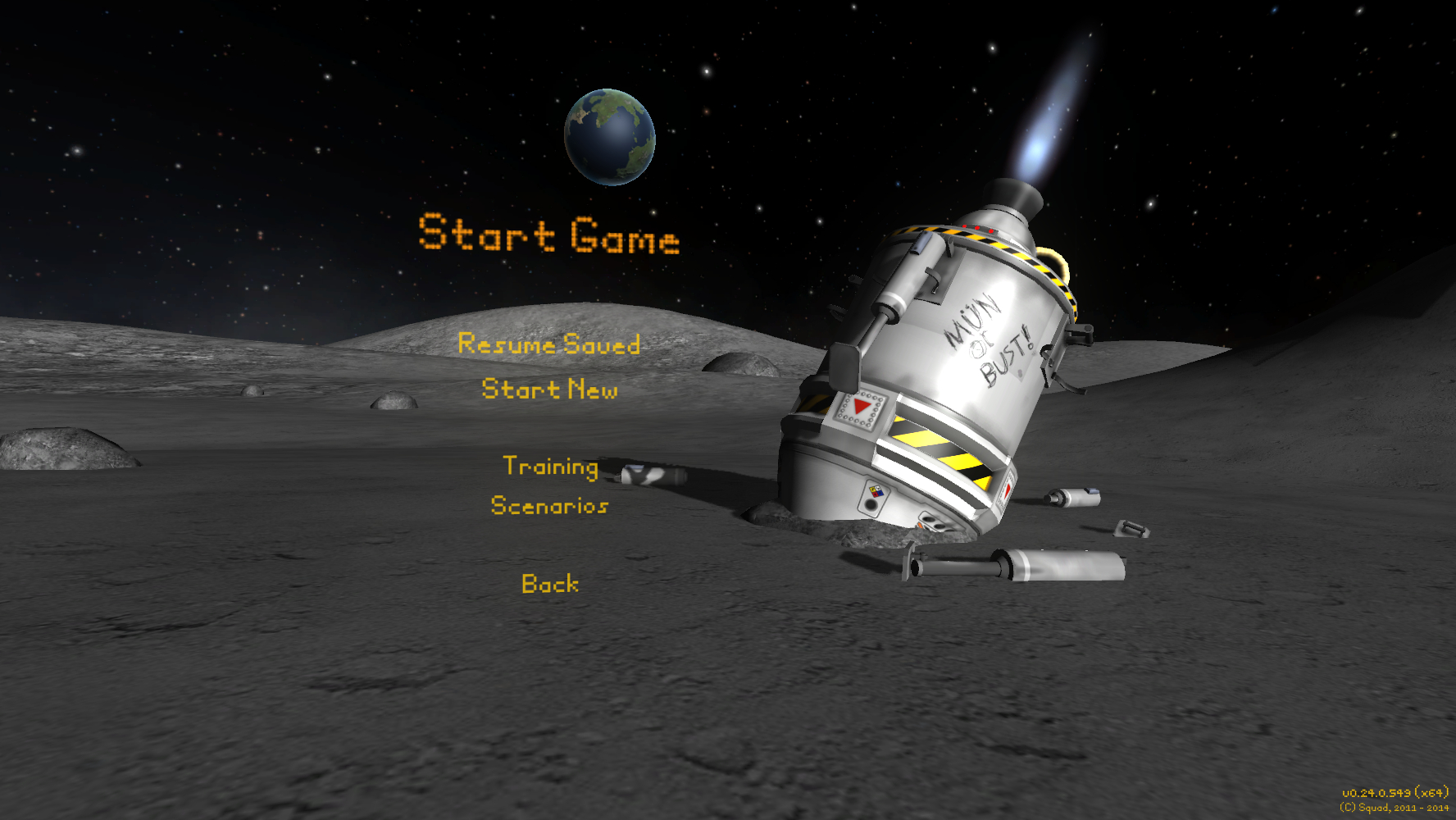Screen dimensions: 1456x820
Task: Choose Resume Saved to load a game
Action: pyautogui.click(x=548, y=344)
